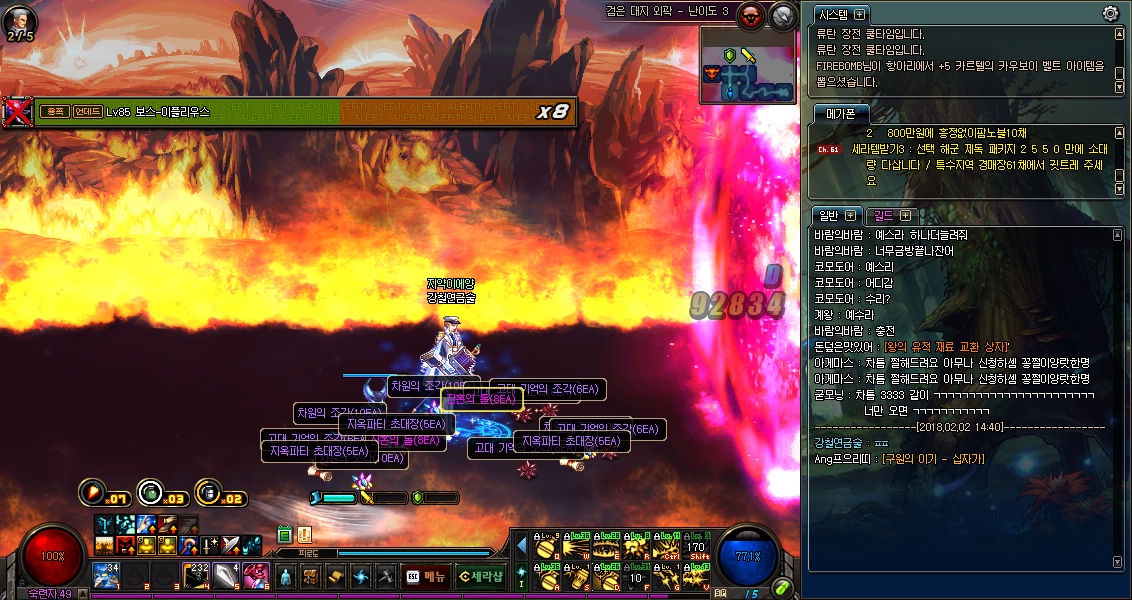Open the crossed hammers crafting icon
This screenshot has width=1132, height=600.
point(386,576)
